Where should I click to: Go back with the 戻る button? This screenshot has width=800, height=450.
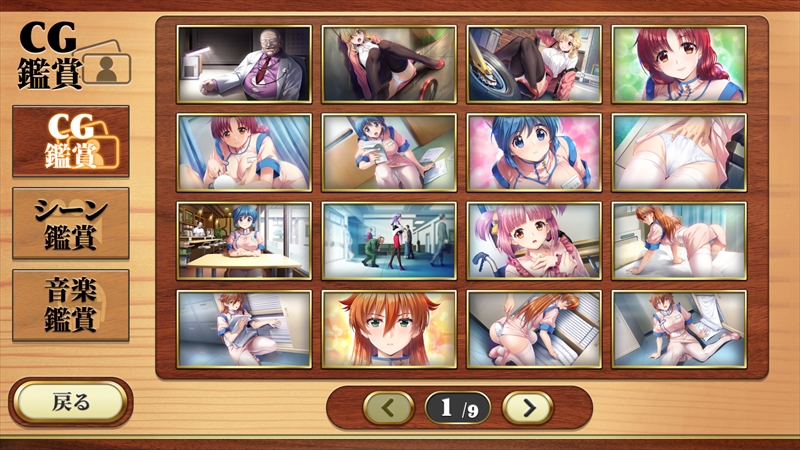(70, 402)
